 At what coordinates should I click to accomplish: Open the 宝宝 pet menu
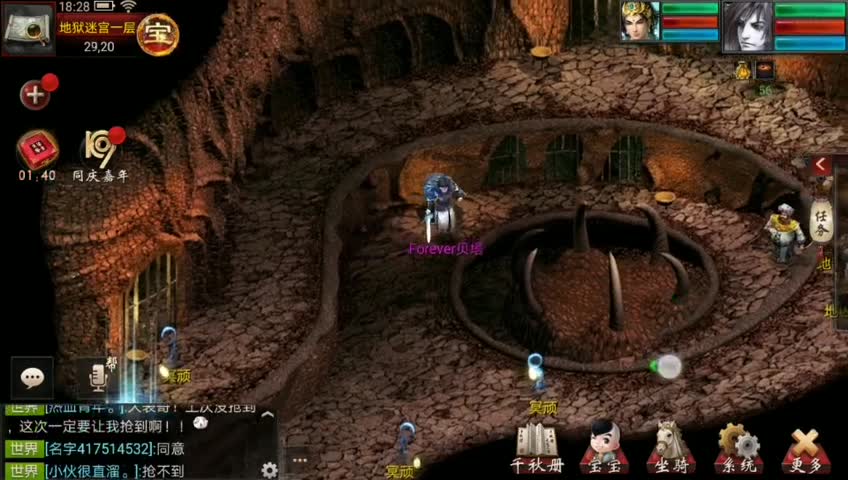tap(603, 447)
